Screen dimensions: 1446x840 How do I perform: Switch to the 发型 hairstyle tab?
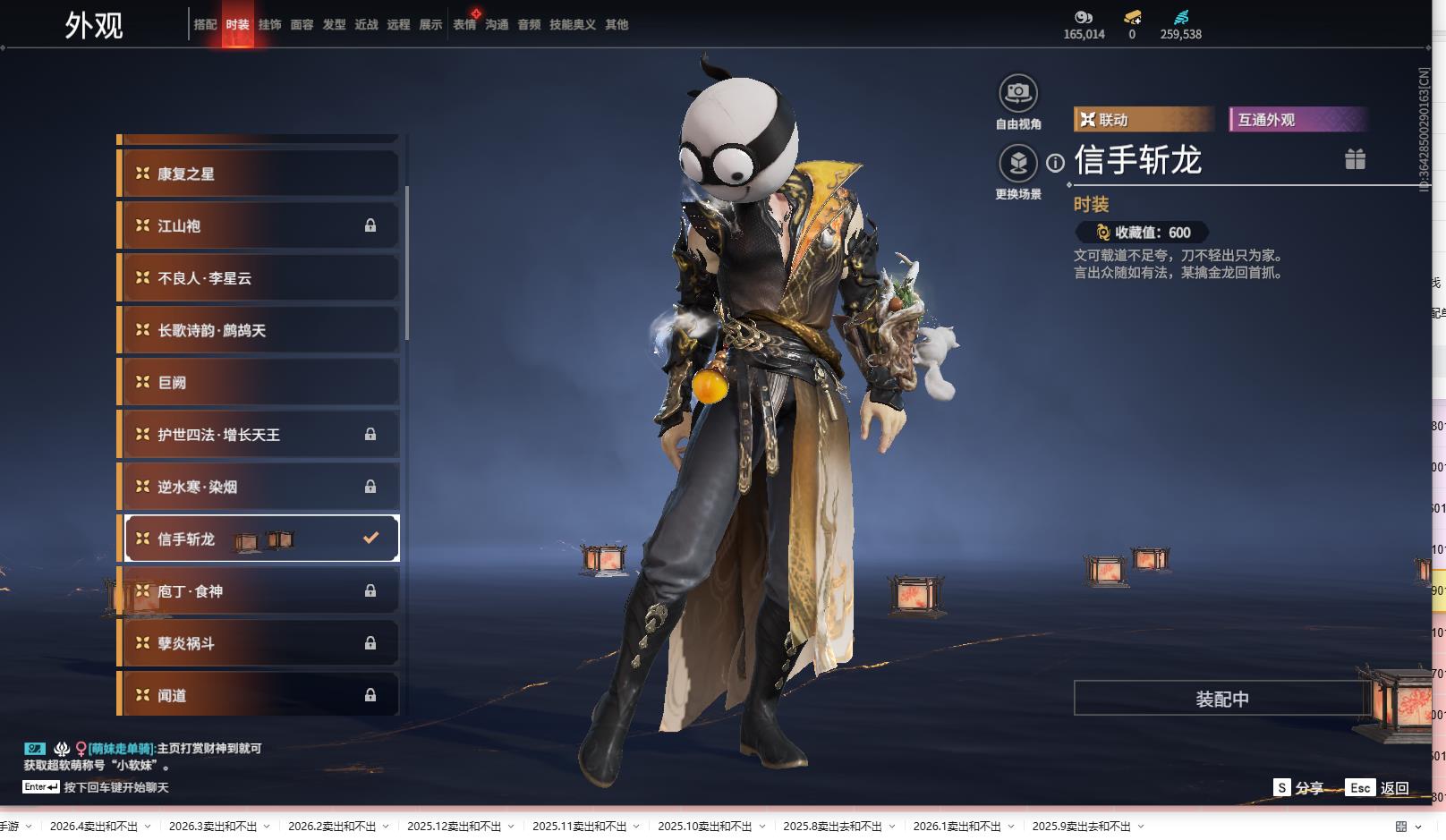tap(334, 25)
